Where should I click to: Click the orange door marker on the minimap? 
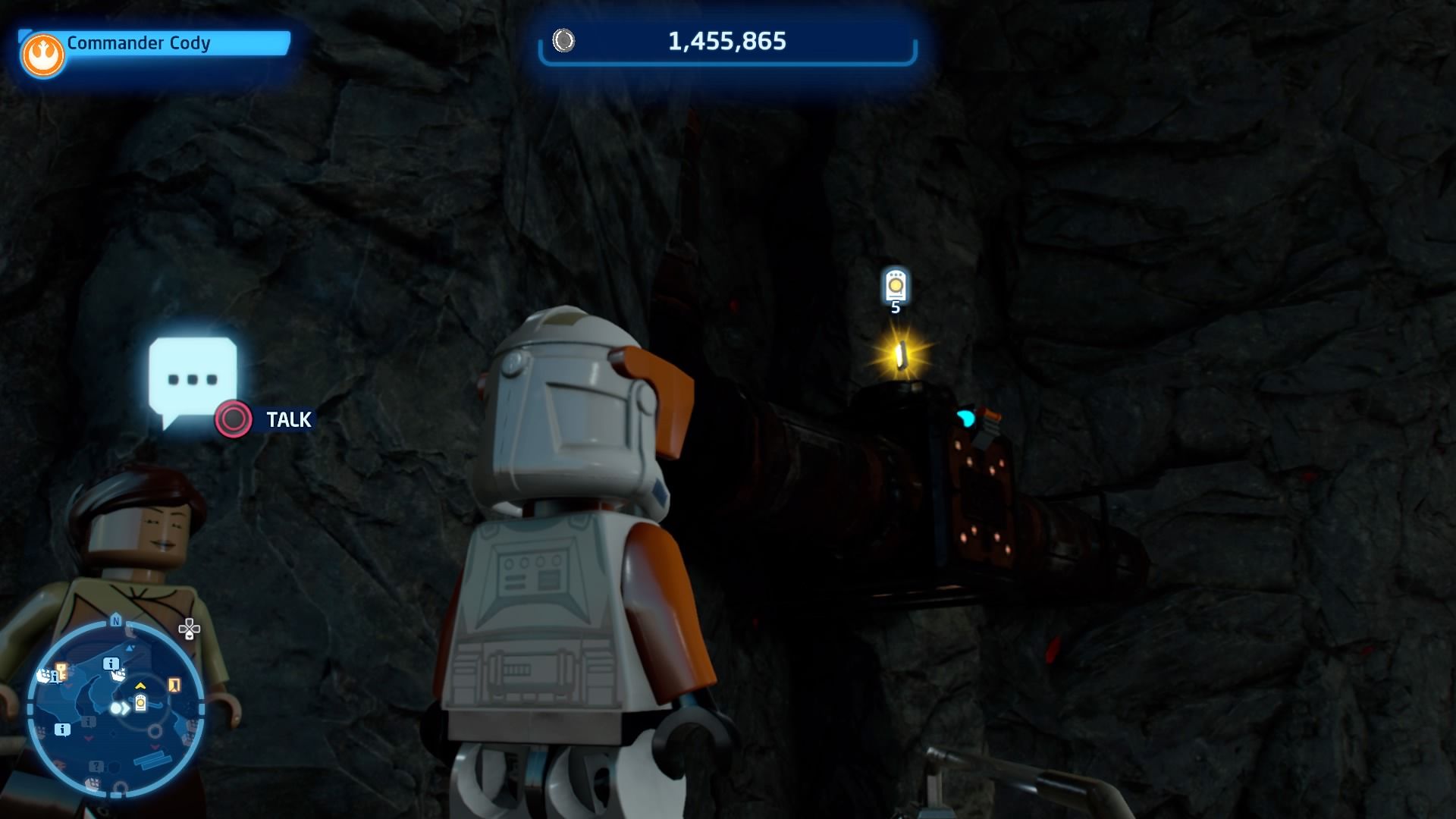[174, 684]
